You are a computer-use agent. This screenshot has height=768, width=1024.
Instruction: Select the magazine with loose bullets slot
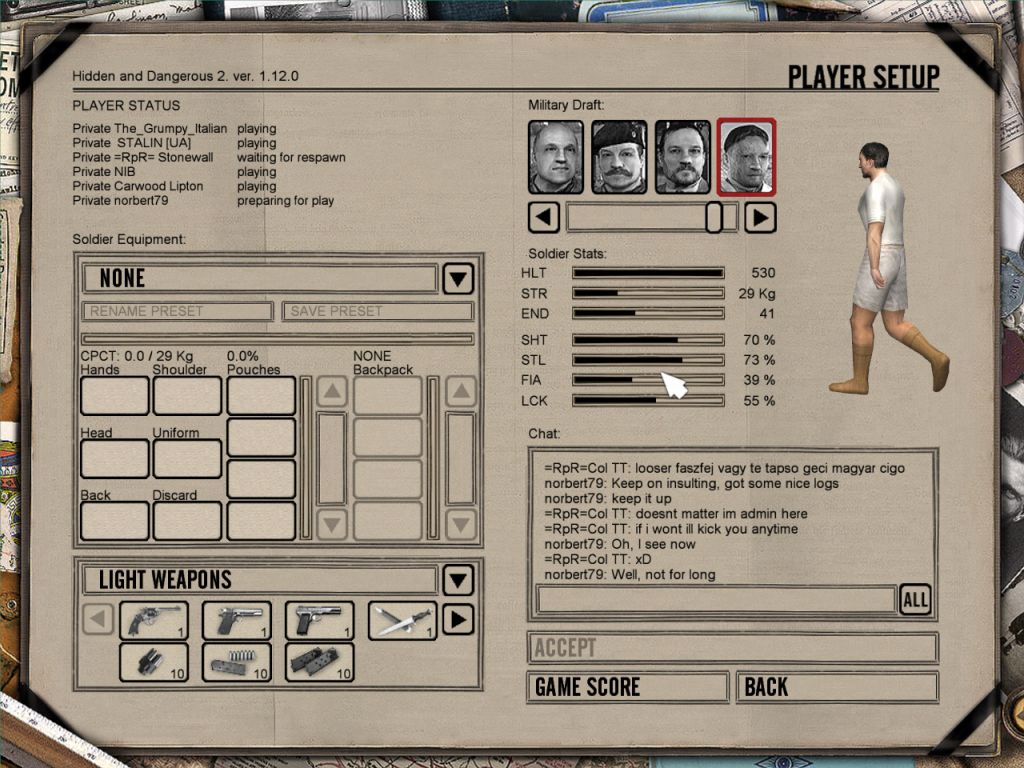tap(236, 662)
